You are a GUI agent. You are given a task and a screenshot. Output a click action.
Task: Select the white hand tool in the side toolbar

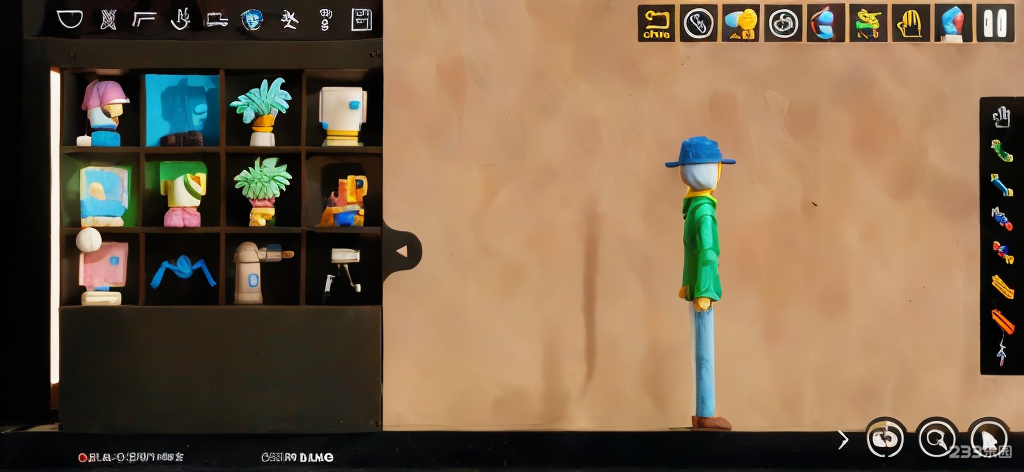tap(1001, 118)
